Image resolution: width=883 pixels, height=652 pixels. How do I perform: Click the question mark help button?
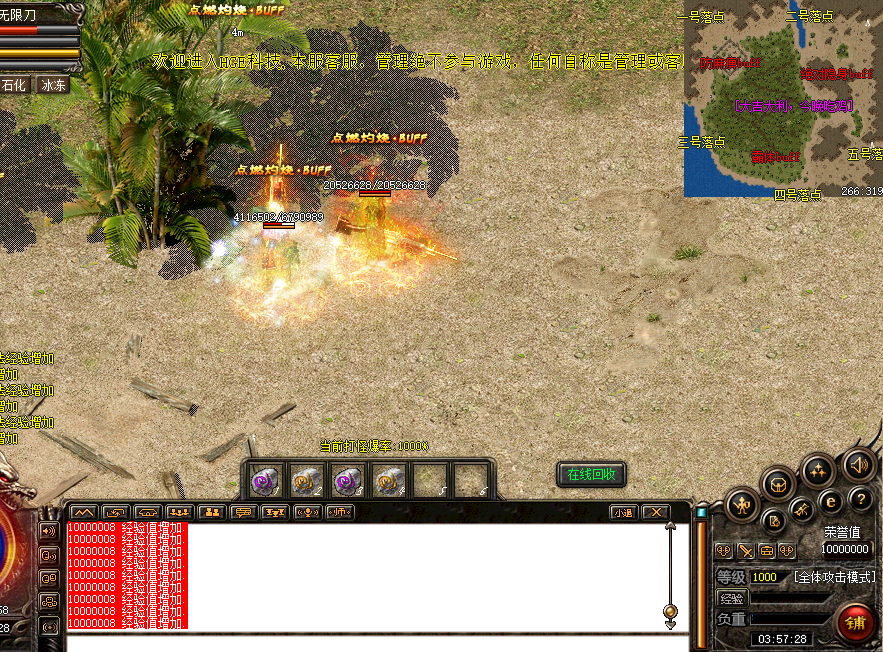tap(861, 499)
